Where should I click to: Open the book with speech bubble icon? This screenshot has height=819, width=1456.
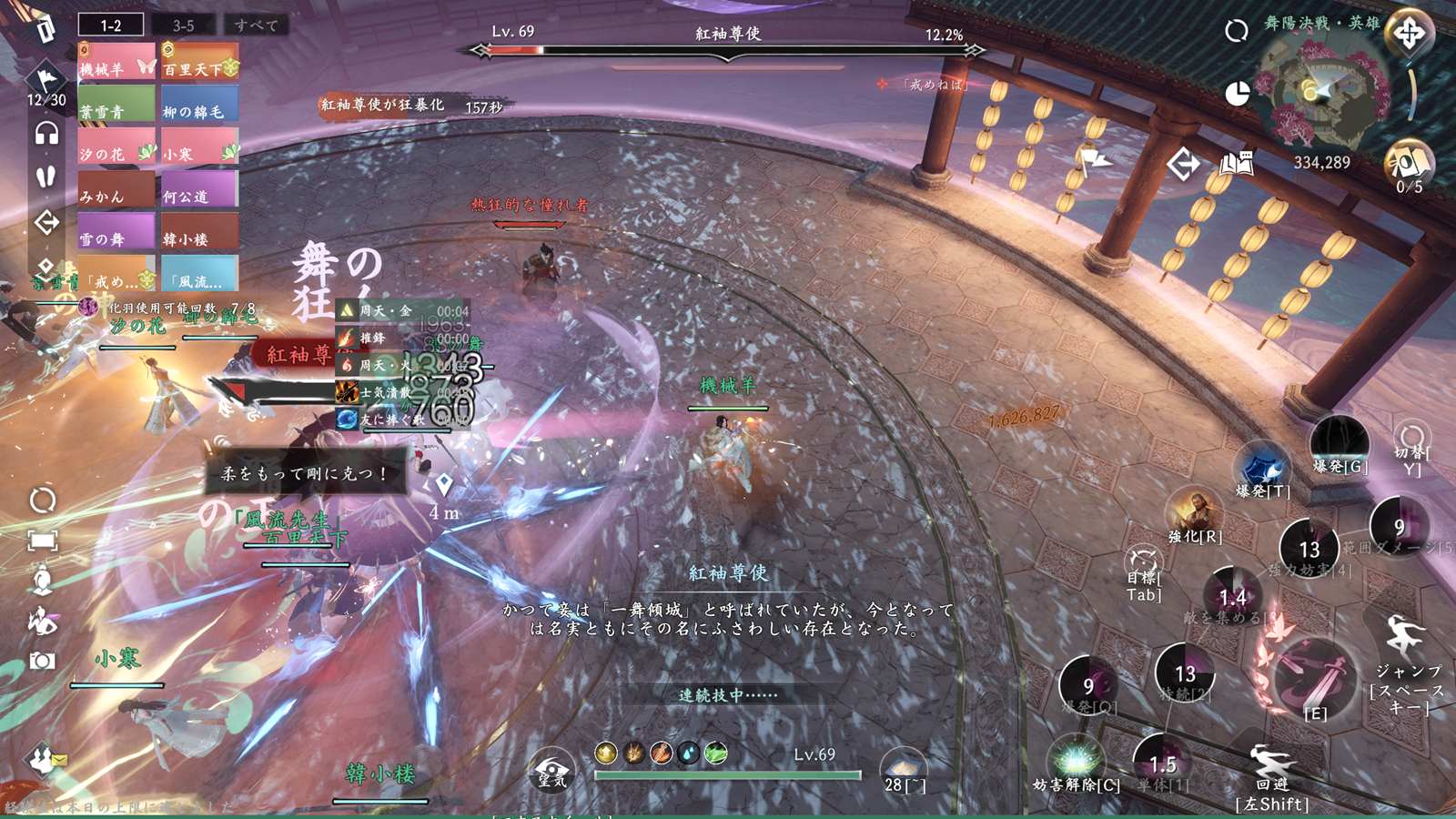pyautogui.click(x=1236, y=164)
